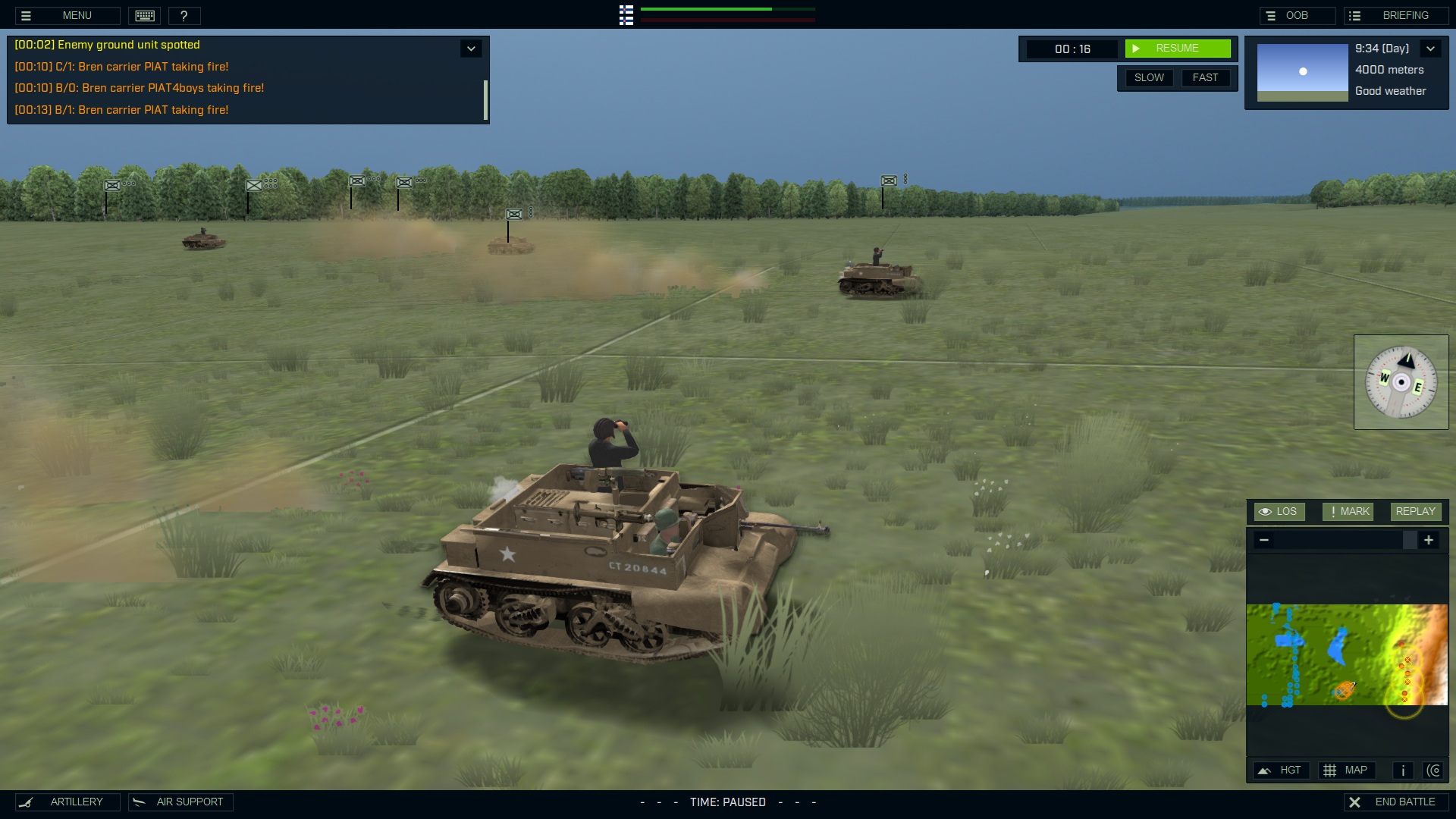Viewport: 1456px width, 819px height.
Task: Click the concentric circles icon on the minimap
Action: (x=1435, y=770)
